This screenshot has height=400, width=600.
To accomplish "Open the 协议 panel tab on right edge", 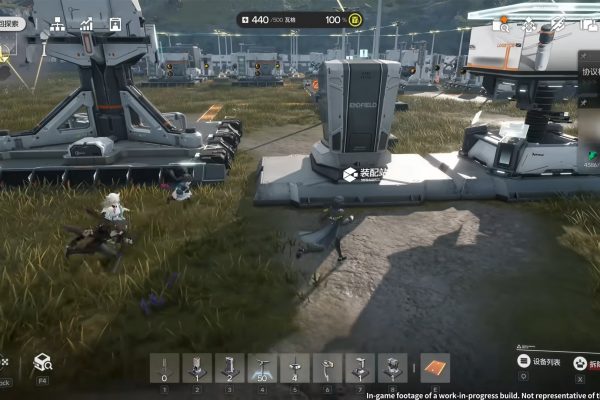I will [x=589, y=72].
